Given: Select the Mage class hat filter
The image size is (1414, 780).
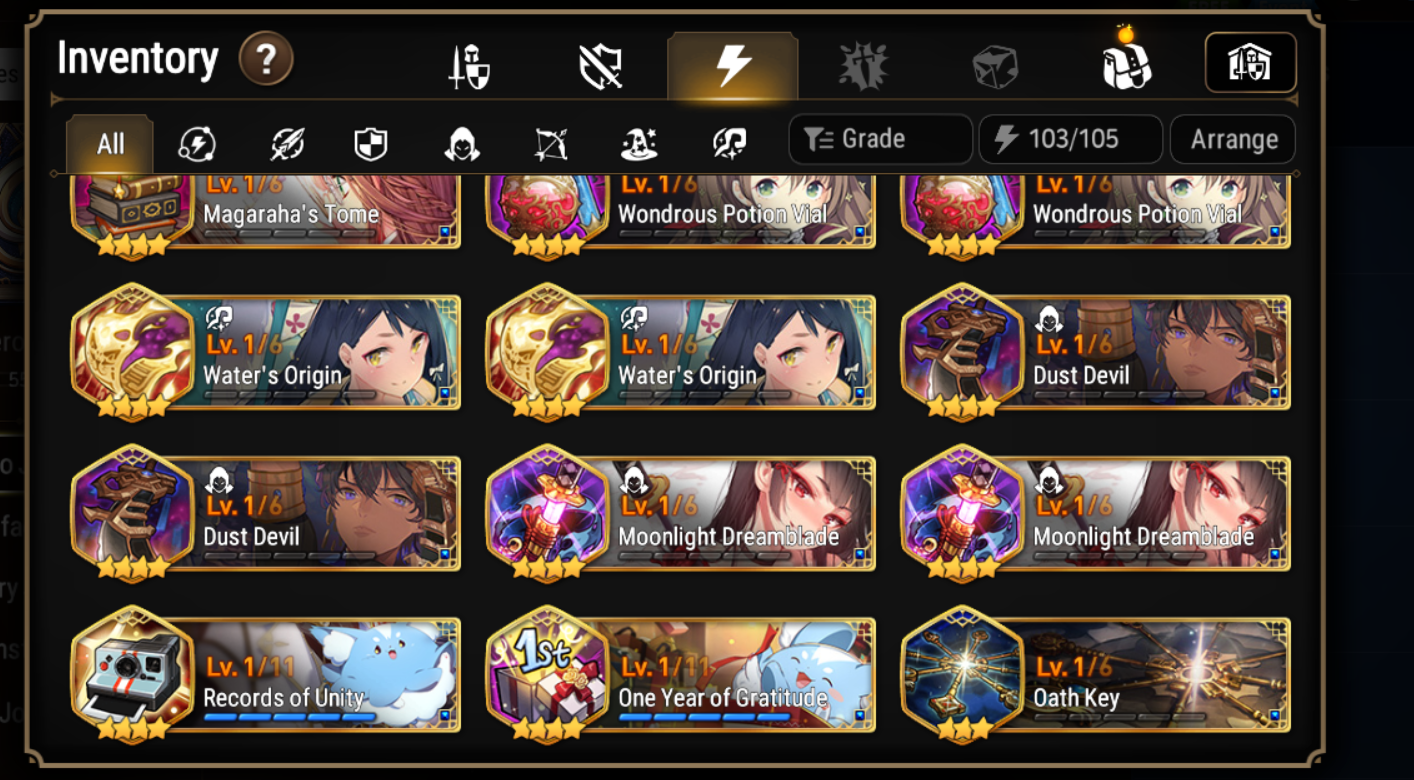Looking at the screenshot, I should [638, 141].
